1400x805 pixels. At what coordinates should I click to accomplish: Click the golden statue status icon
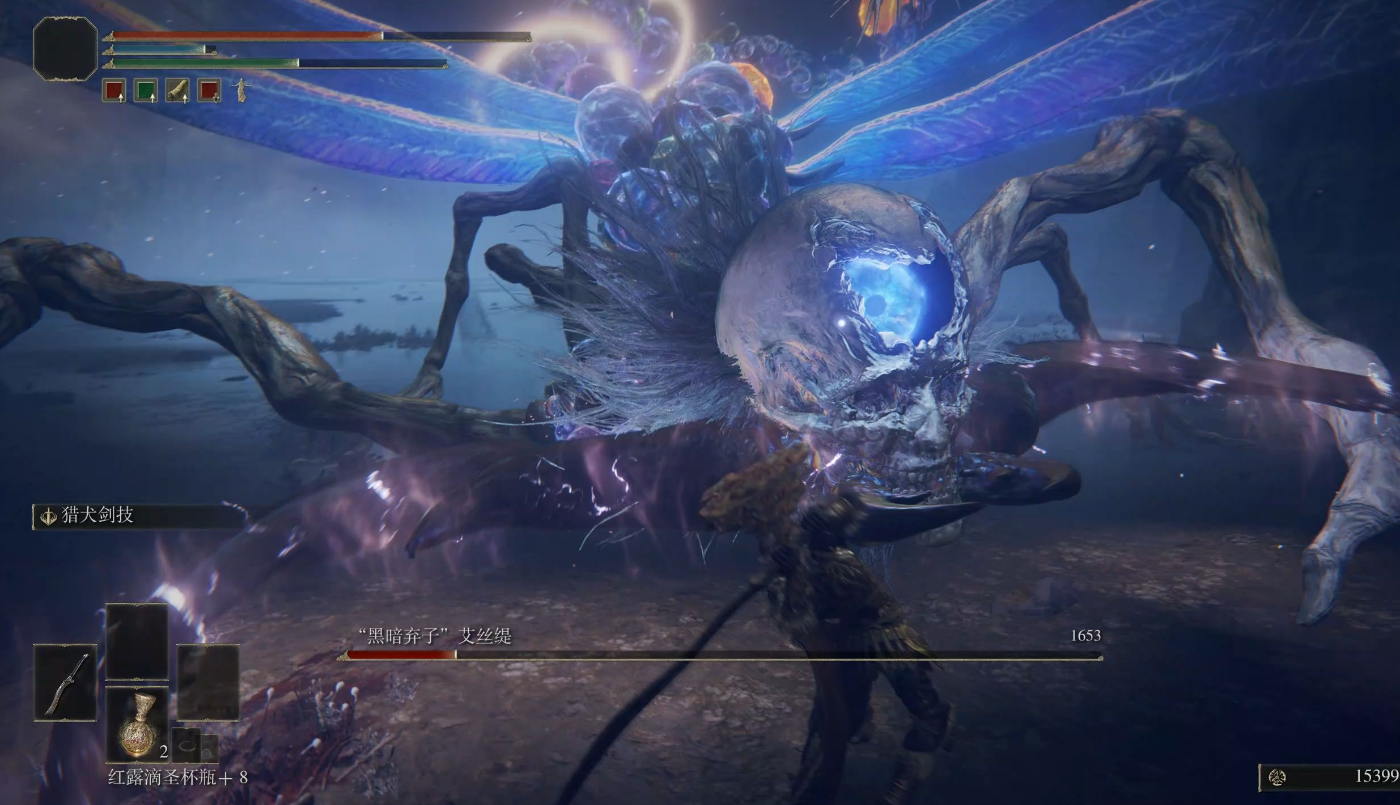coord(240,91)
